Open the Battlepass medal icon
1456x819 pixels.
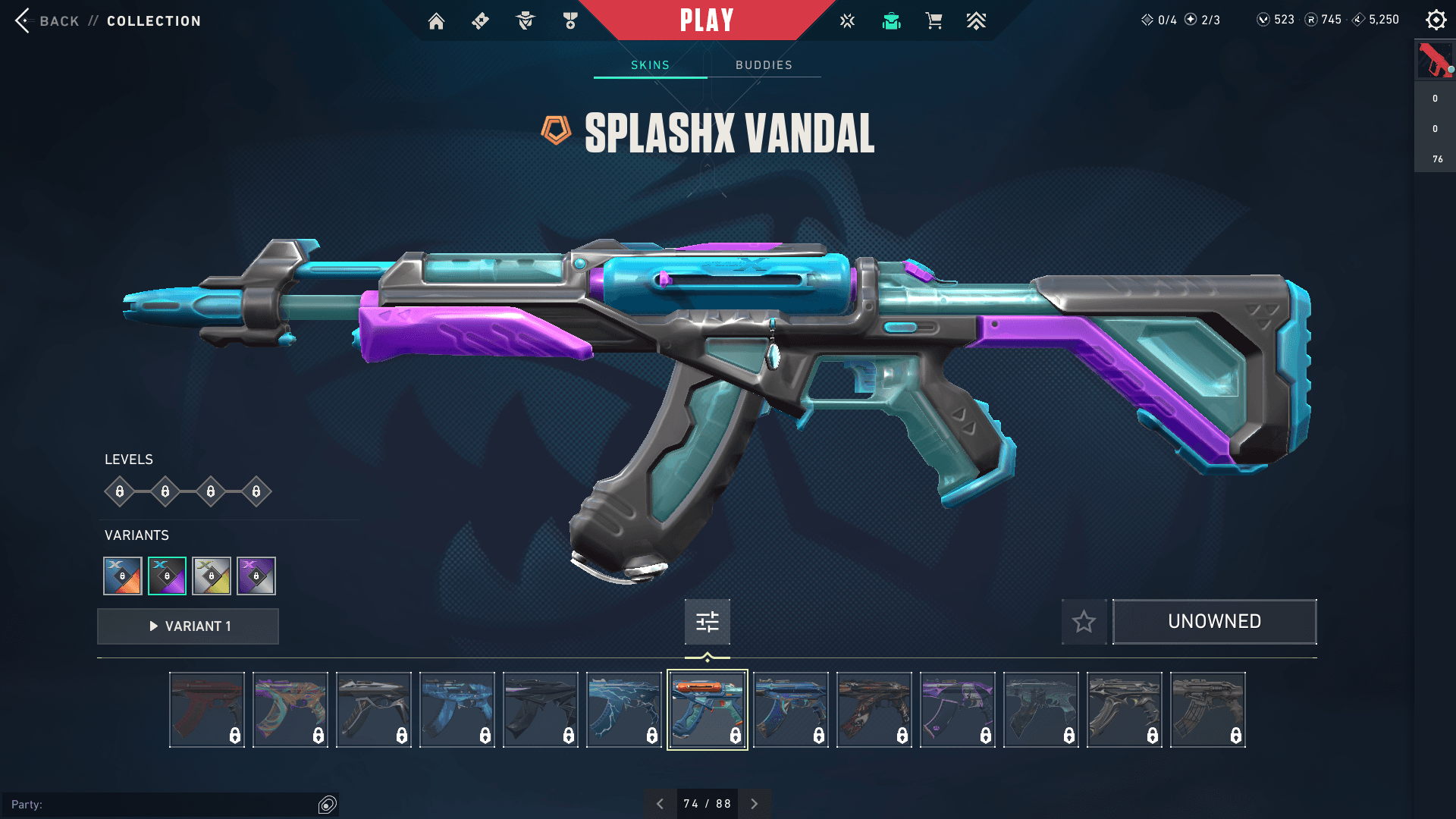pyautogui.click(x=570, y=20)
